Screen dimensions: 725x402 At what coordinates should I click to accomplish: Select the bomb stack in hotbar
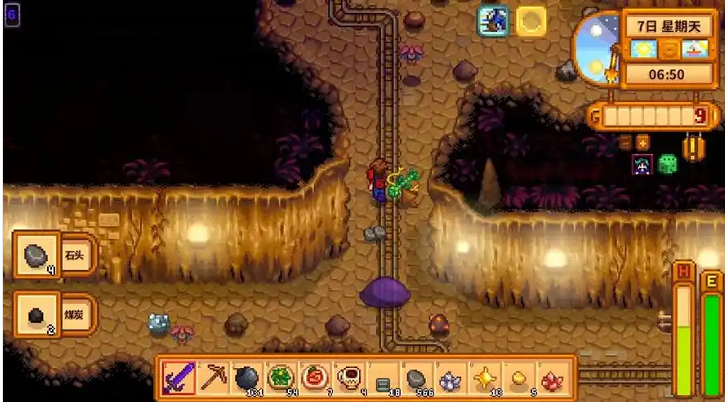246,379
